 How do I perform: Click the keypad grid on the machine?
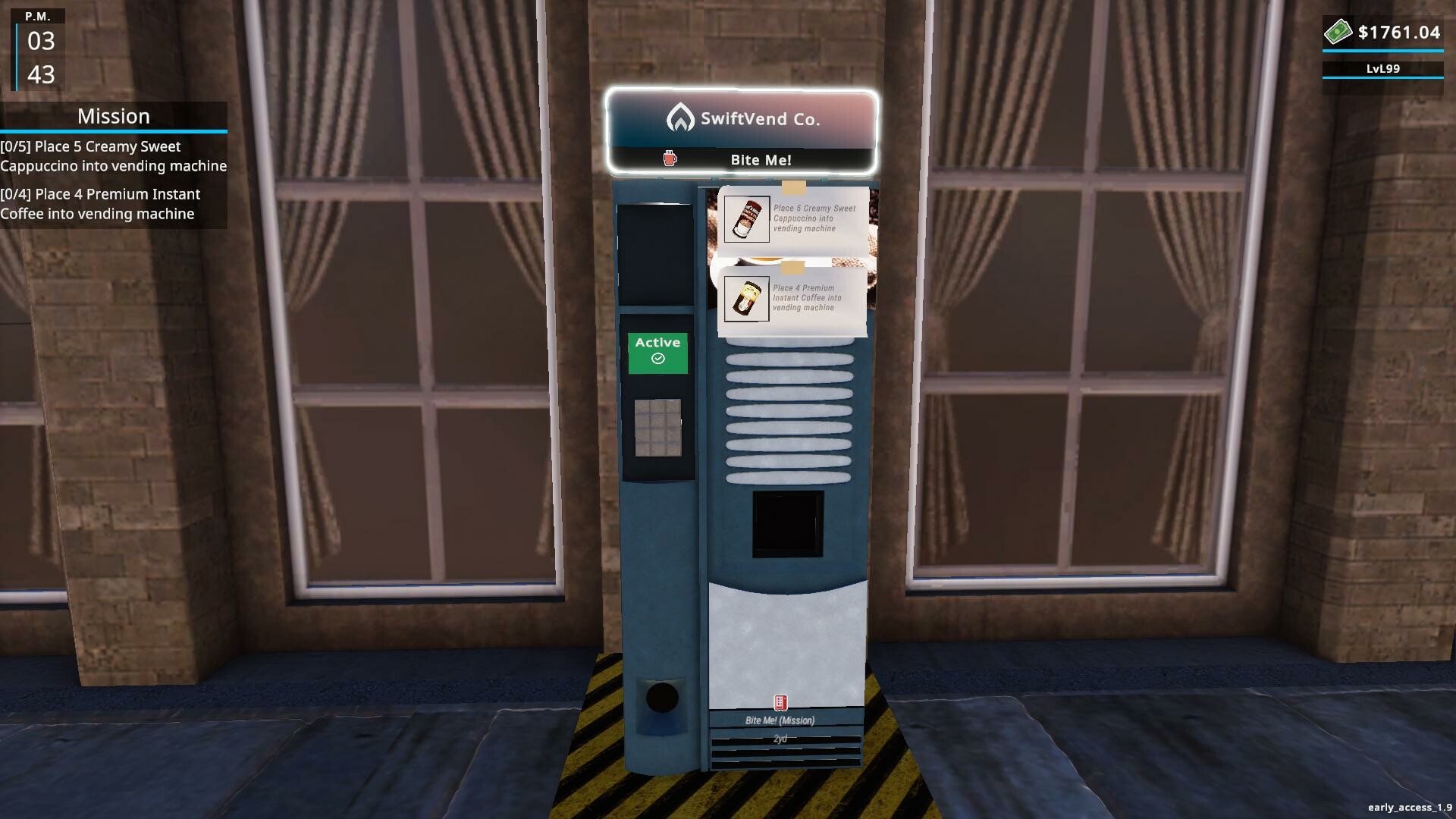pyautogui.click(x=658, y=429)
